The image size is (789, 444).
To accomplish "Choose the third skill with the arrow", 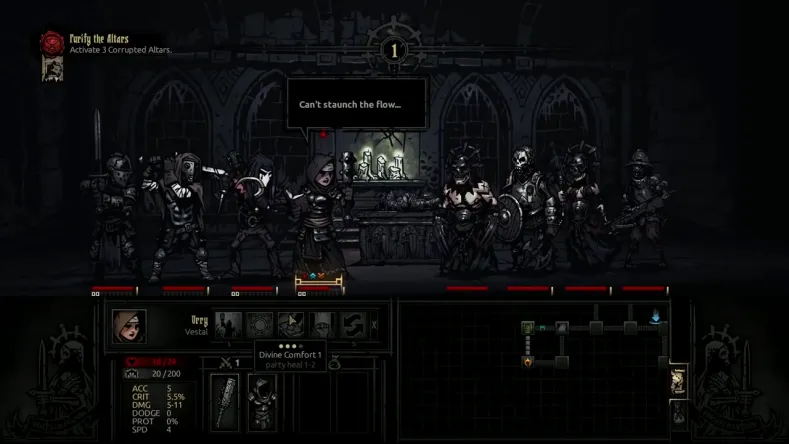I will 291,325.
